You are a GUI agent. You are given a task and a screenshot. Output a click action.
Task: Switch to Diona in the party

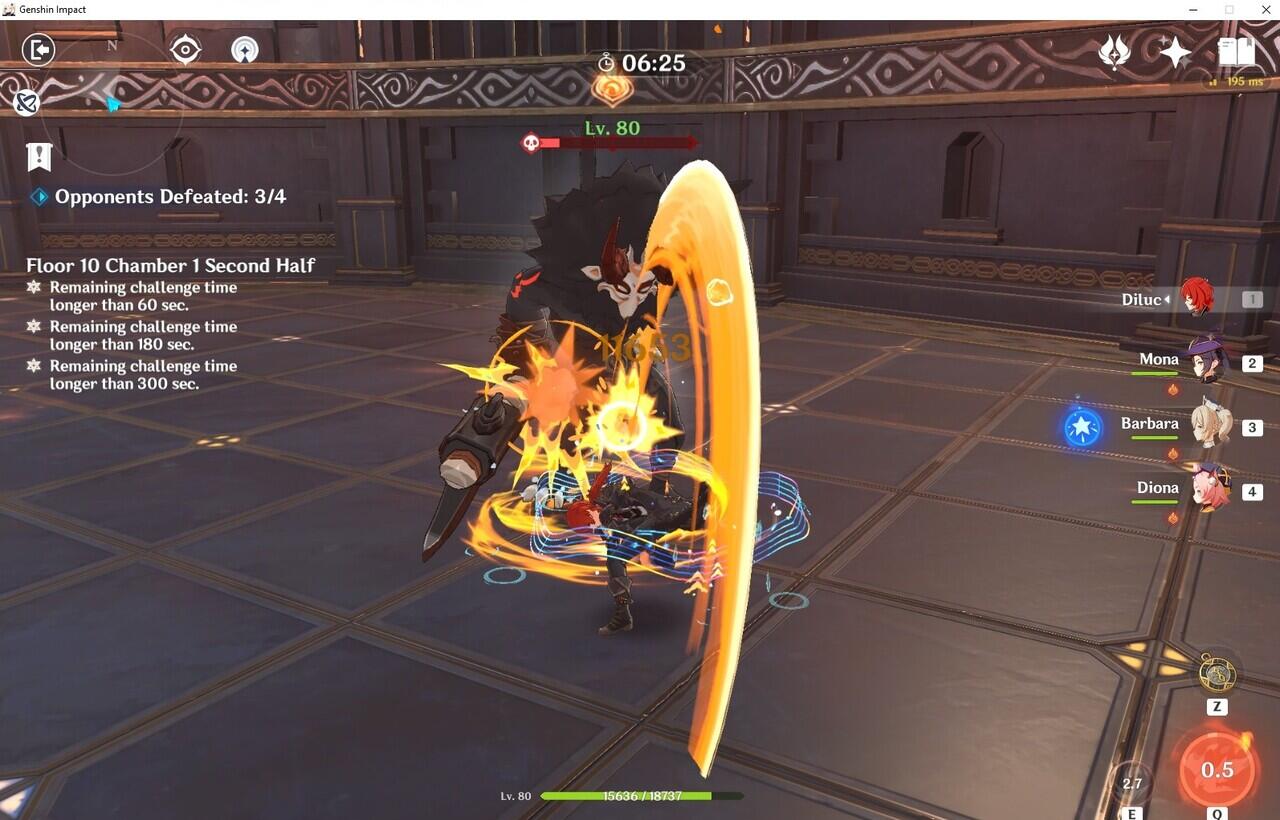pos(1210,489)
